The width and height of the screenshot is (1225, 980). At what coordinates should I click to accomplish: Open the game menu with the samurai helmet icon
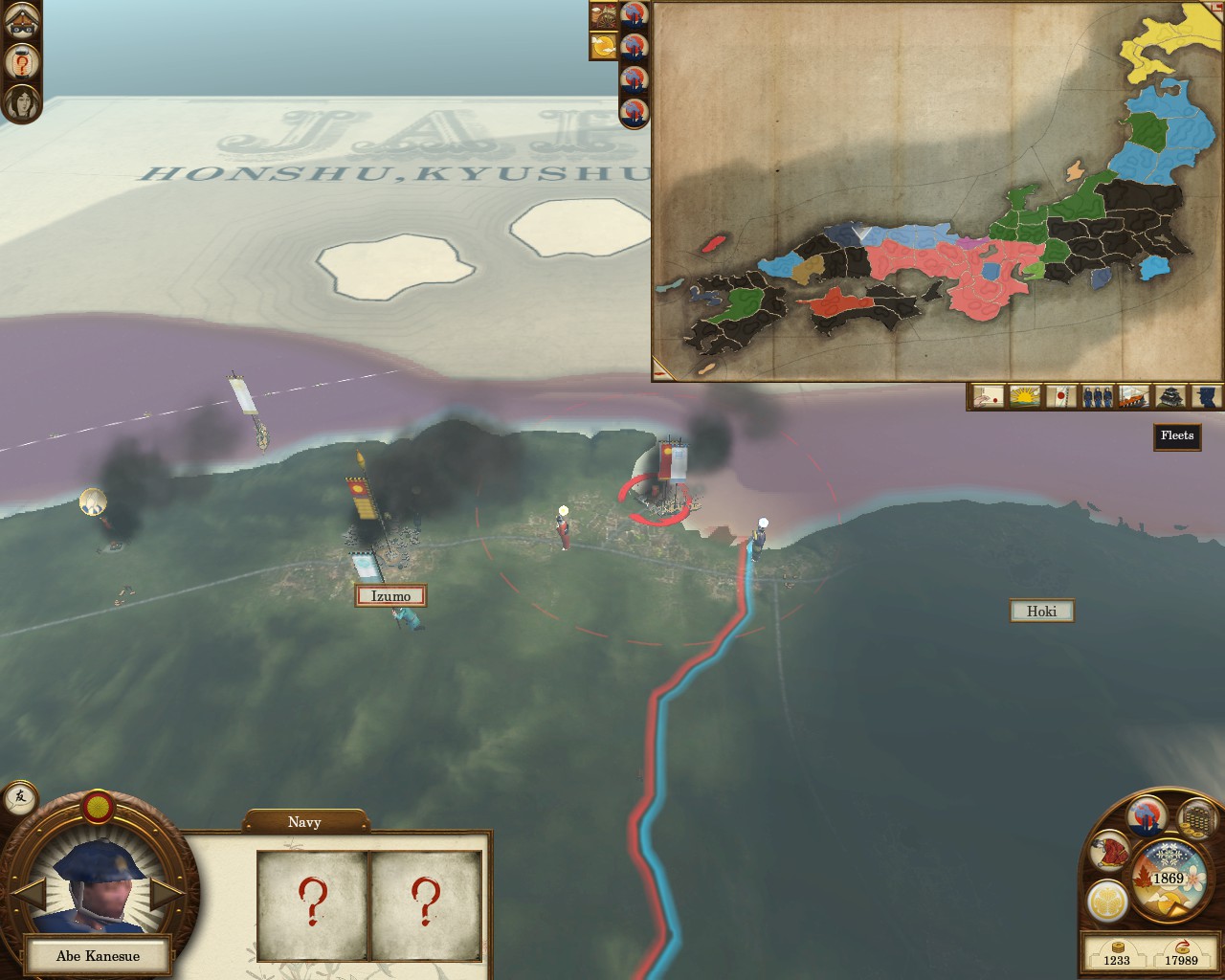pos(21,21)
